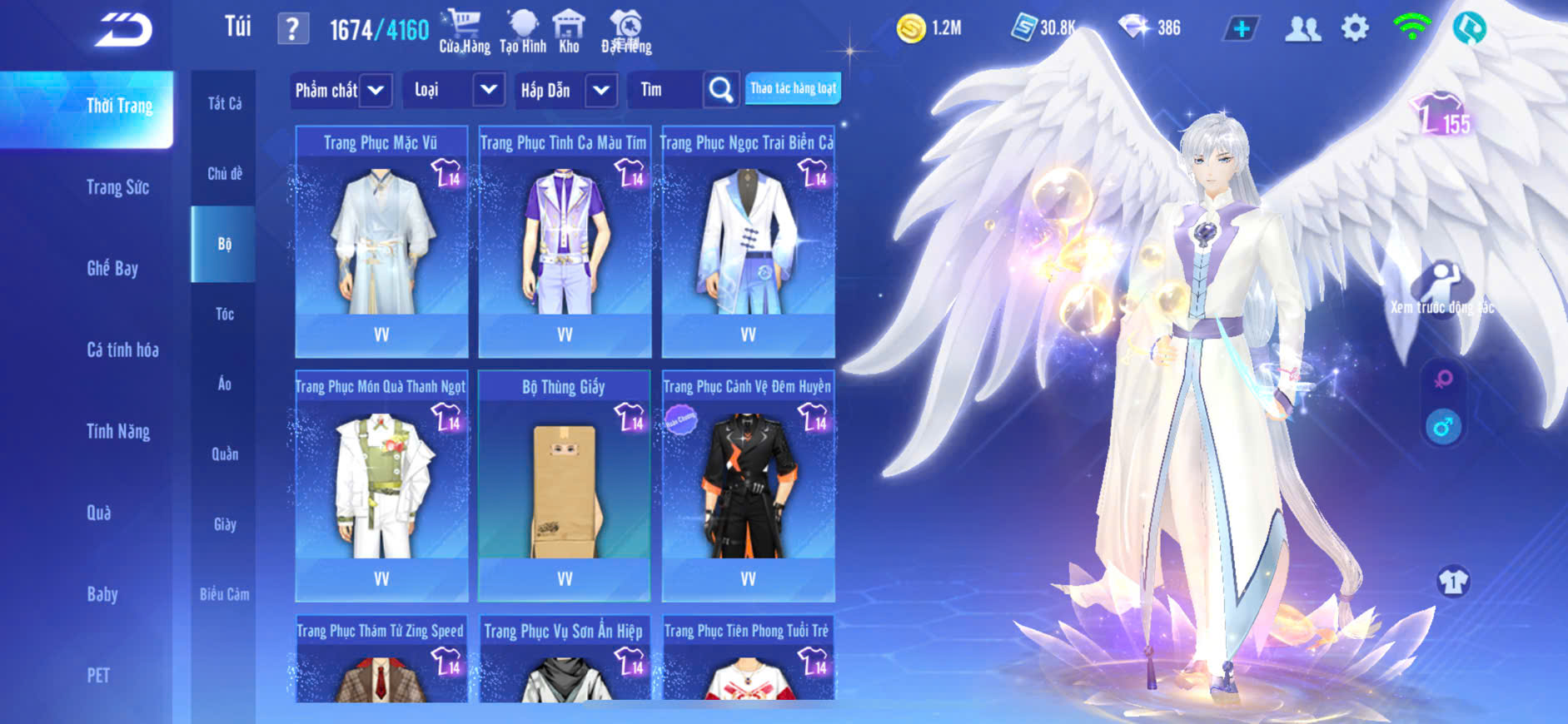Open the gear settings icon
1568x724 pixels.
click(x=1355, y=28)
